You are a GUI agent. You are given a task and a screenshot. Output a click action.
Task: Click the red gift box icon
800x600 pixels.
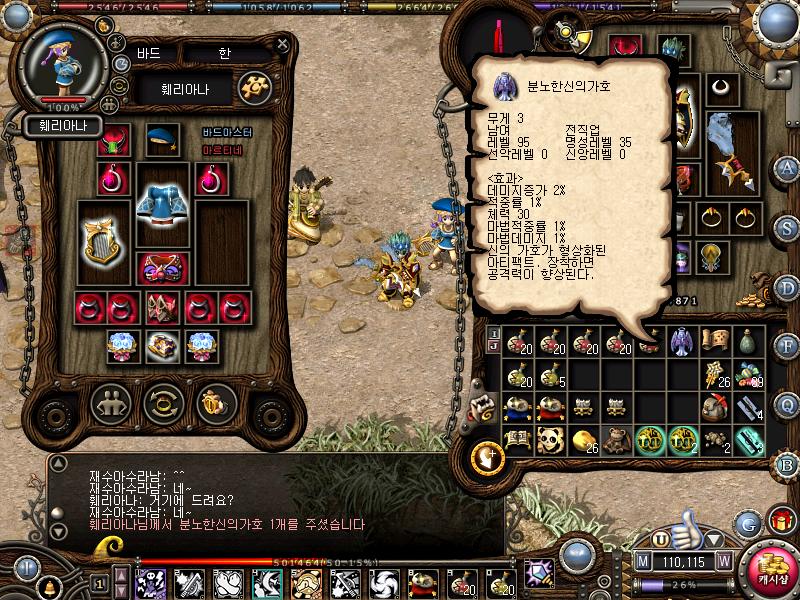(780, 518)
